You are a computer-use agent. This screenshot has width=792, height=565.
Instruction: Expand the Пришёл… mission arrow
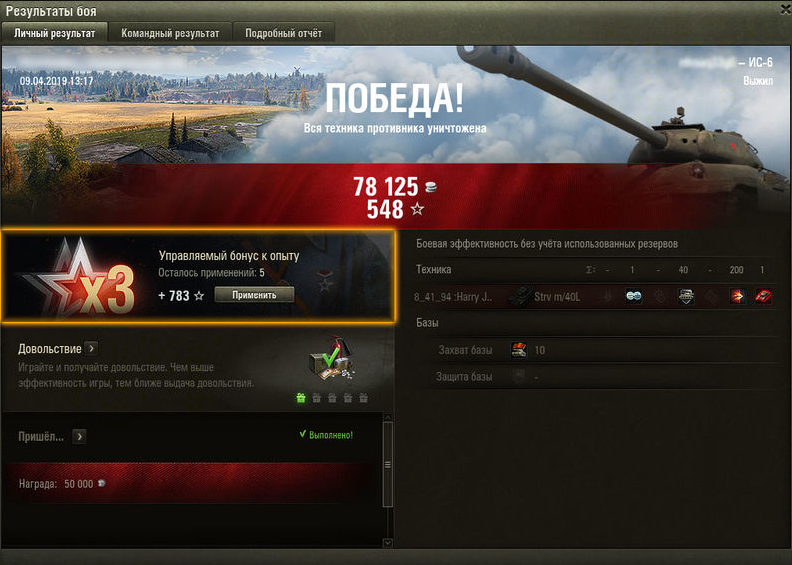pyautogui.click(x=79, y=437)
